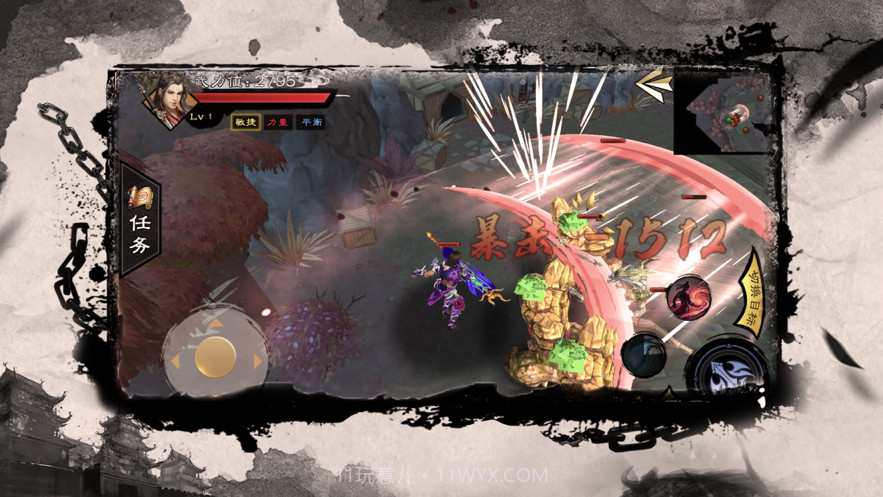Screen dimensions: 883x497
Task: Use the dark round skill button
Action: (x=643, y=353)
